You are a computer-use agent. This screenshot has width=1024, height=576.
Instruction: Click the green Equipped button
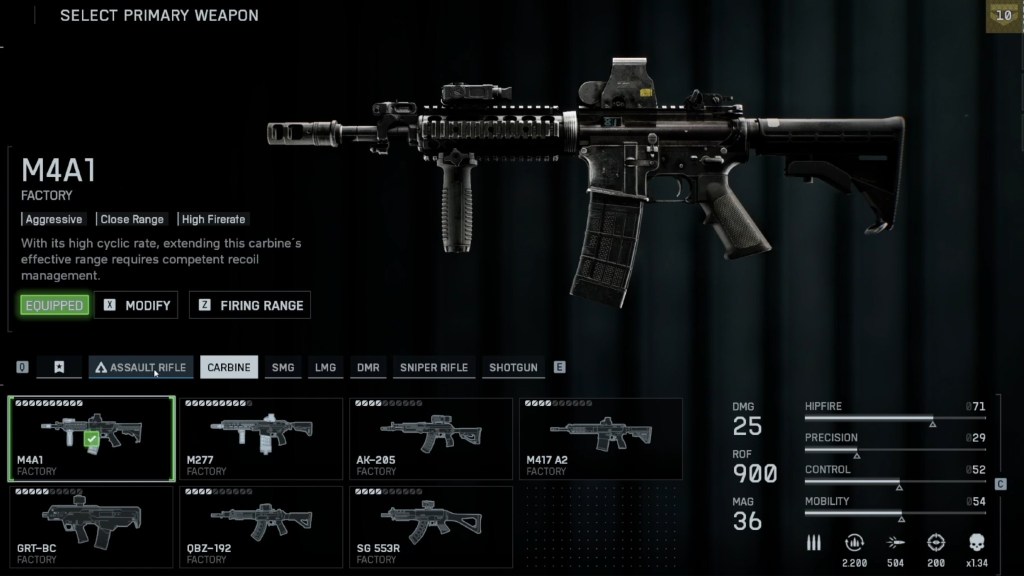click(54, 305)
